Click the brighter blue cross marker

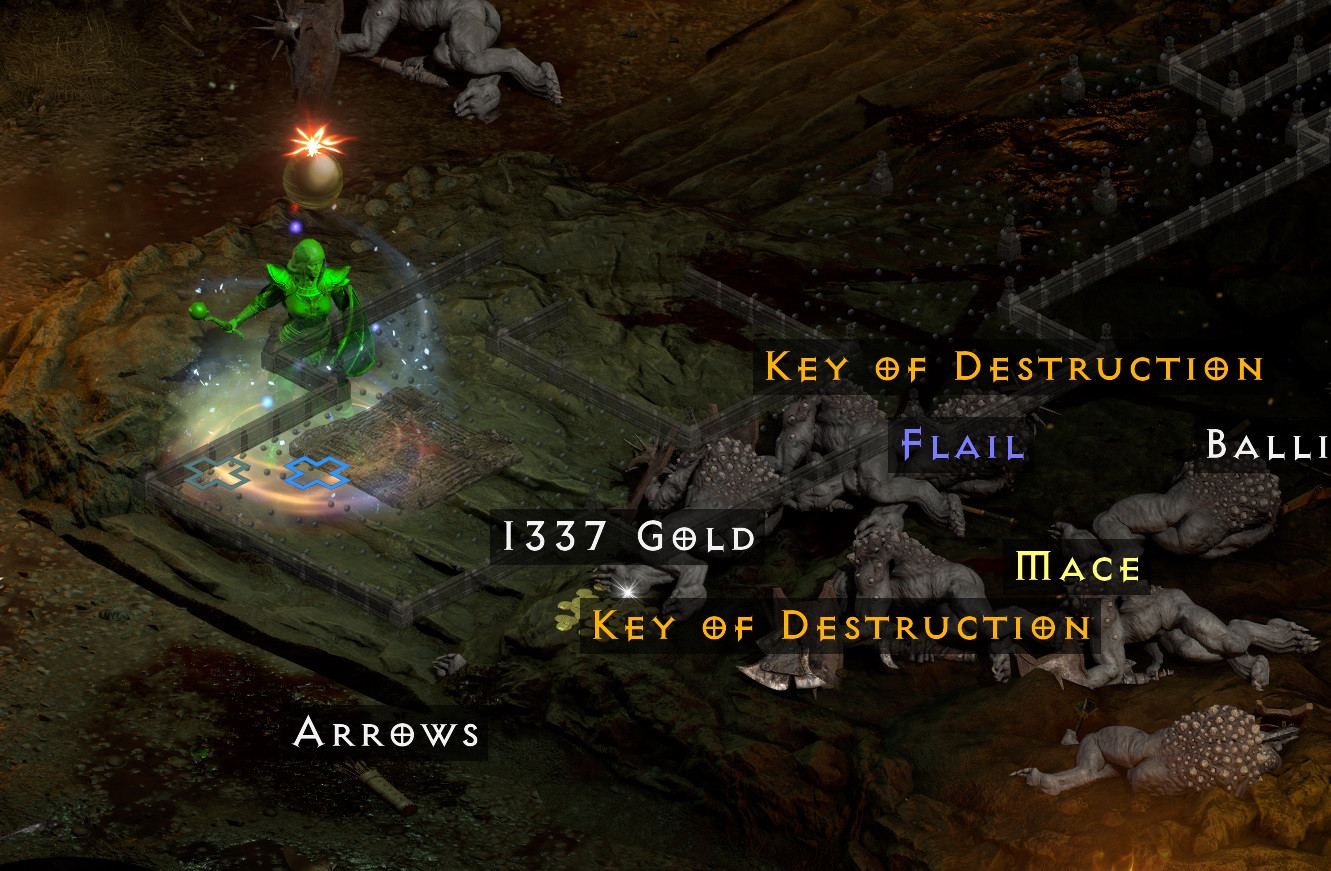[318, 475]
